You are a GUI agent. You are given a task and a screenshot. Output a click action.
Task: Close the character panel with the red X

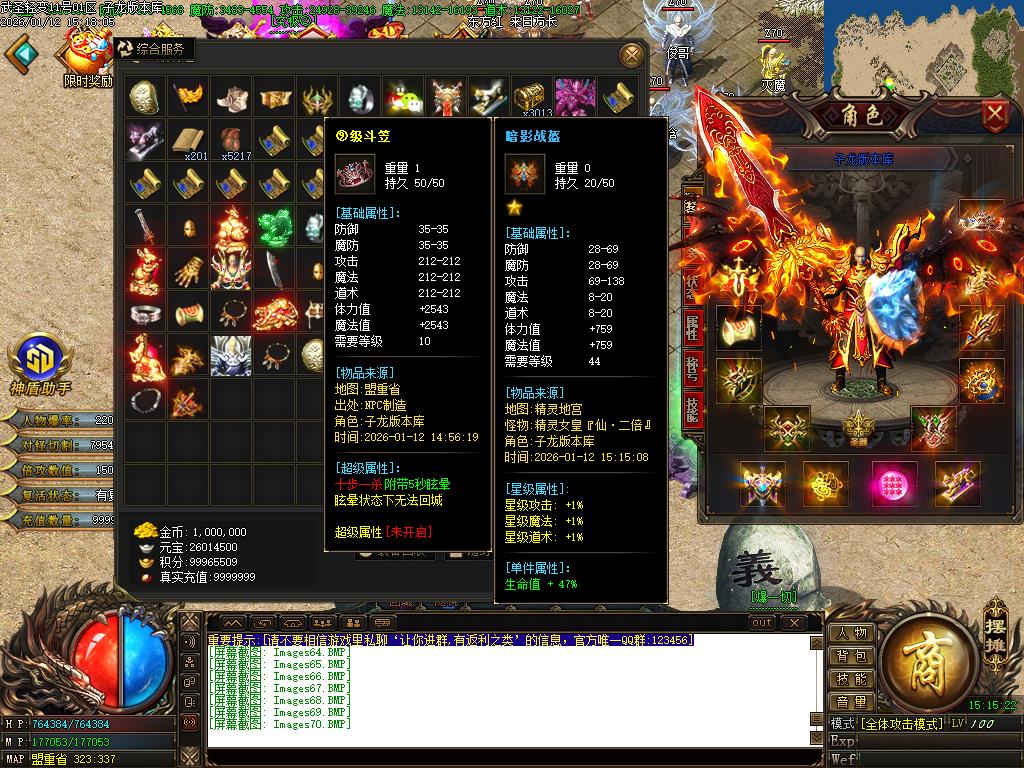click(x=994, y=115)
